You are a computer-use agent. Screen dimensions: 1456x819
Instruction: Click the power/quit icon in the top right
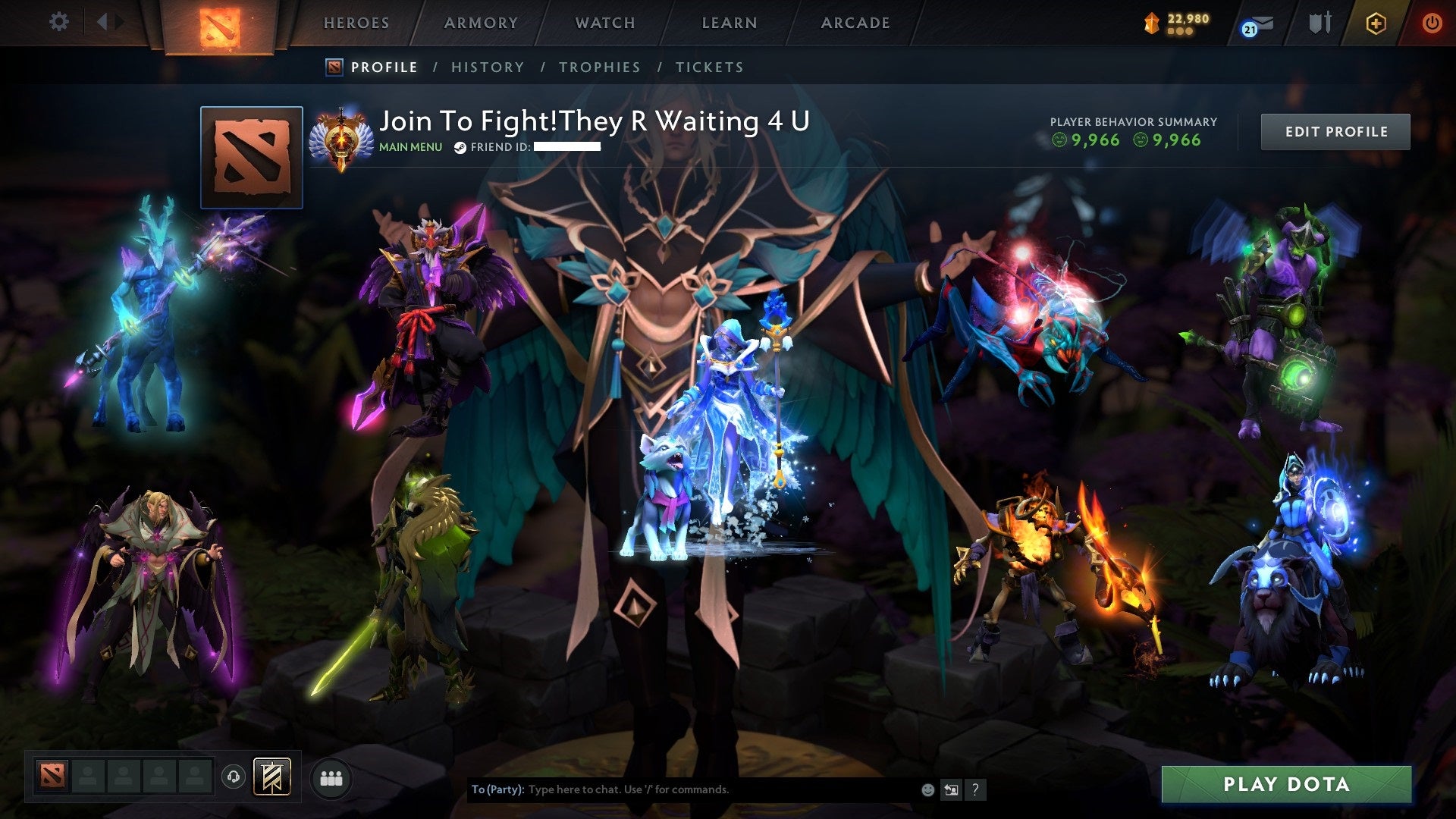tap(1432, 23)
